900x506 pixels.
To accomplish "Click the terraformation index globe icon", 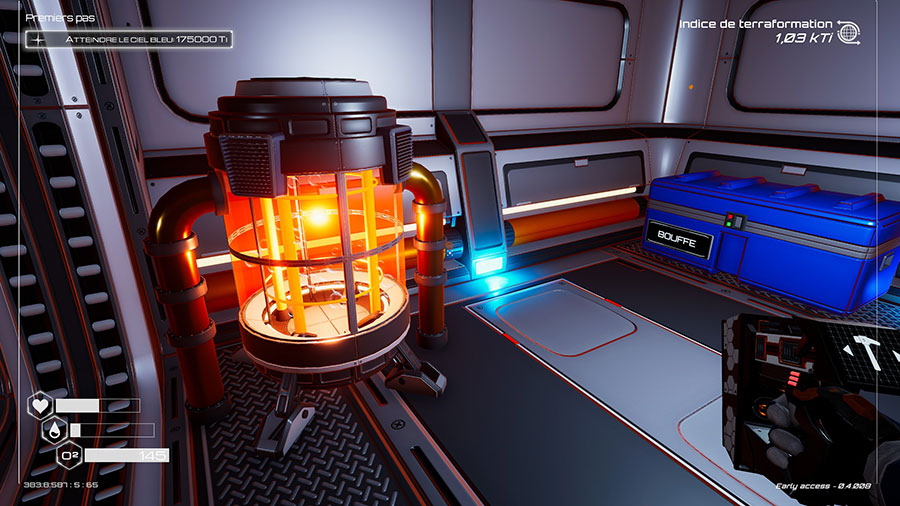I will (849, 32).
